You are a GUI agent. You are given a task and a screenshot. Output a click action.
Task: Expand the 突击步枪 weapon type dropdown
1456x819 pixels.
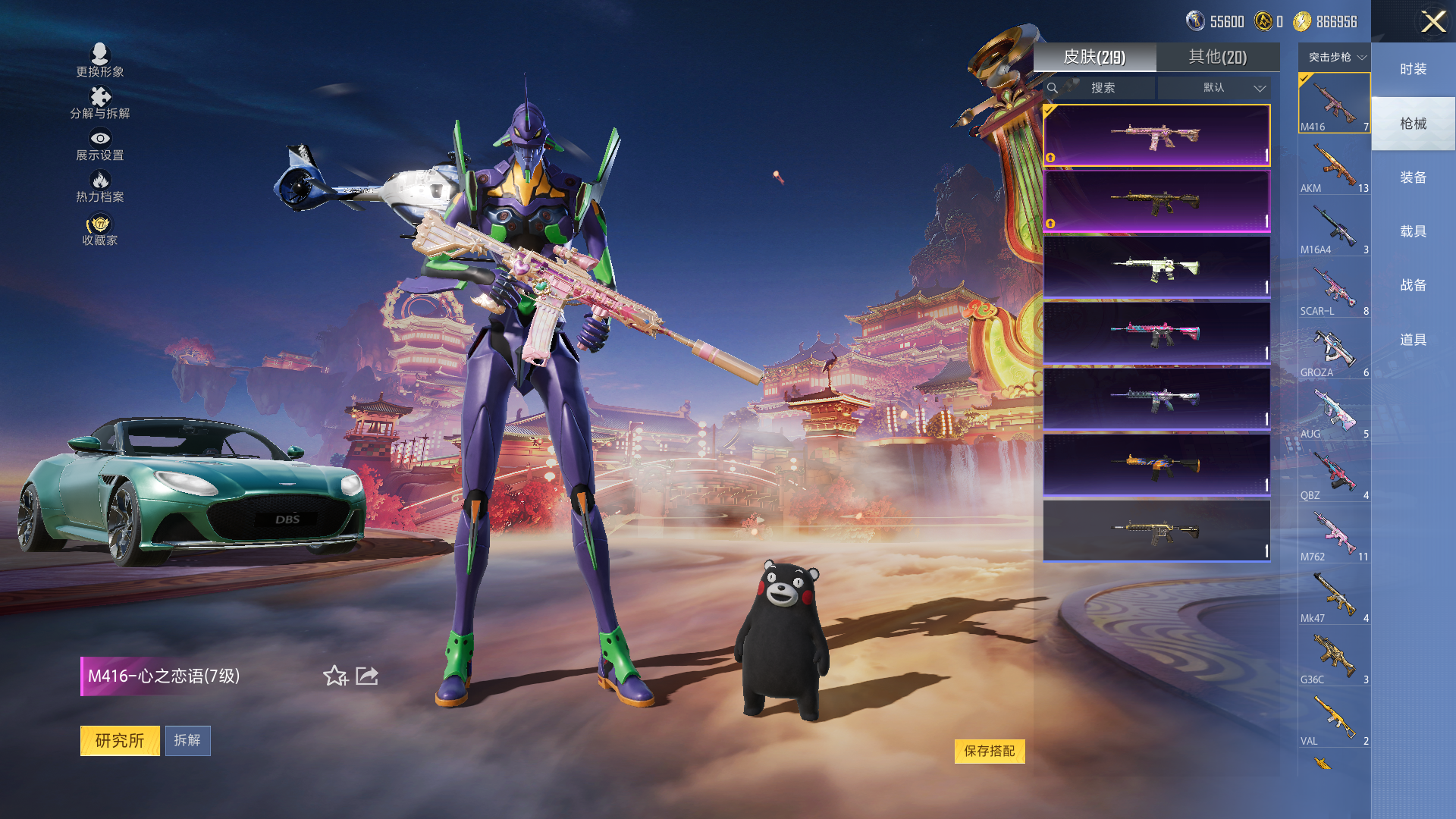pos(1335,57)
